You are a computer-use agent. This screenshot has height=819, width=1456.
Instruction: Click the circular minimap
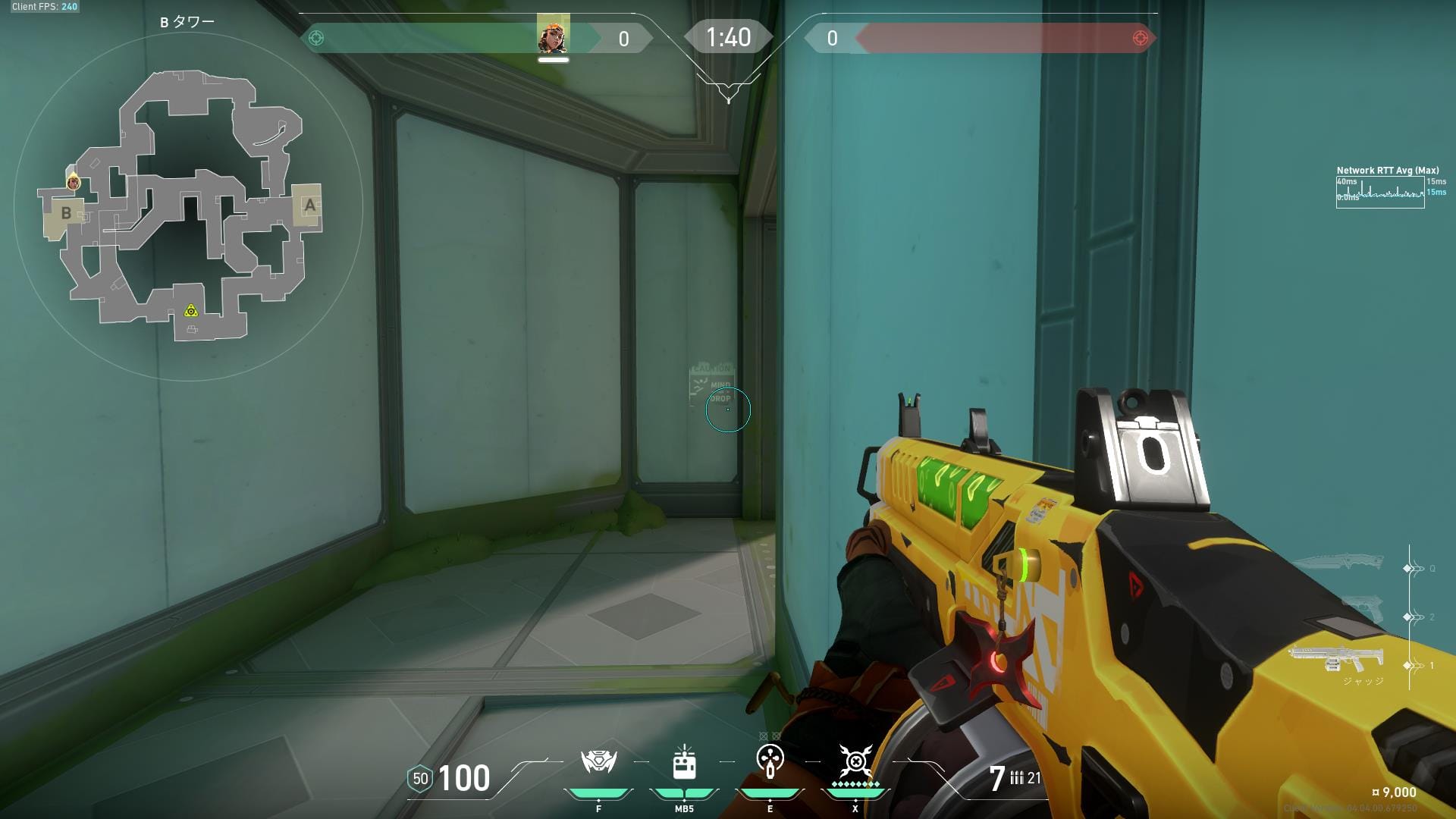187,205
